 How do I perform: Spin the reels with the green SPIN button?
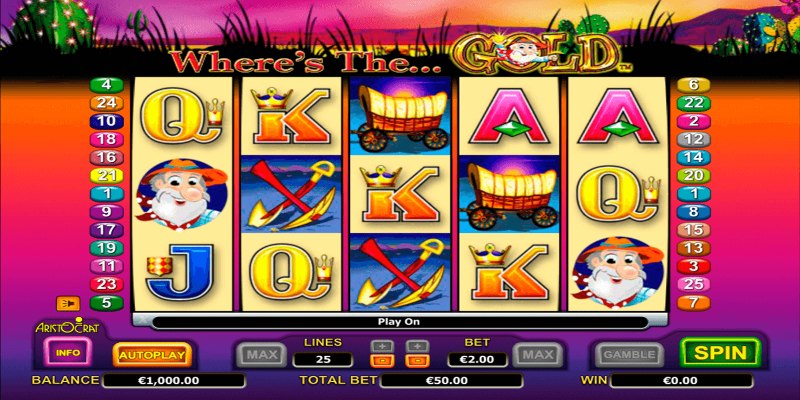[720, 353]
